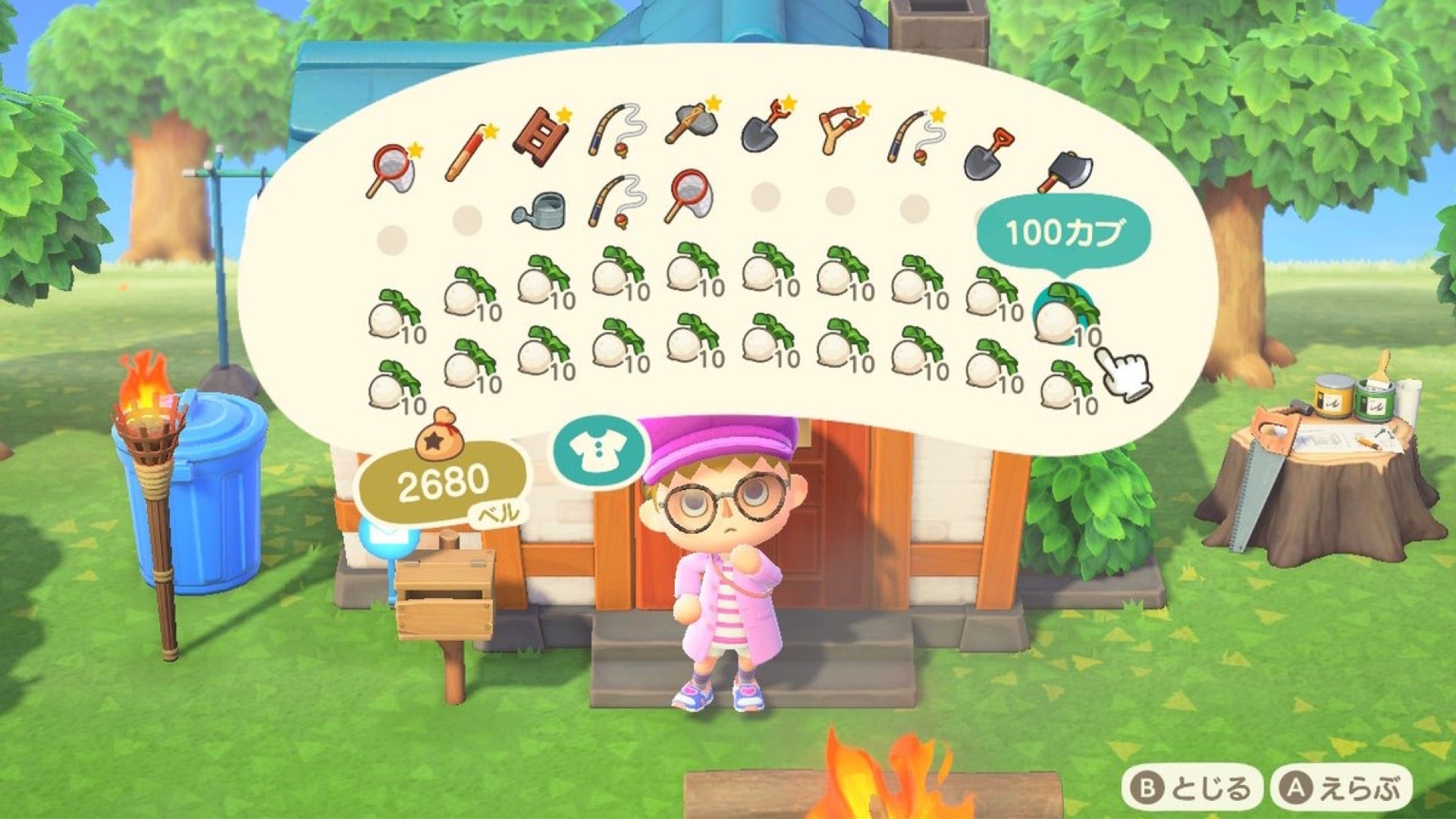Choose the vaulting pole in inventory
1456x819 pixels.
[468, 155]
